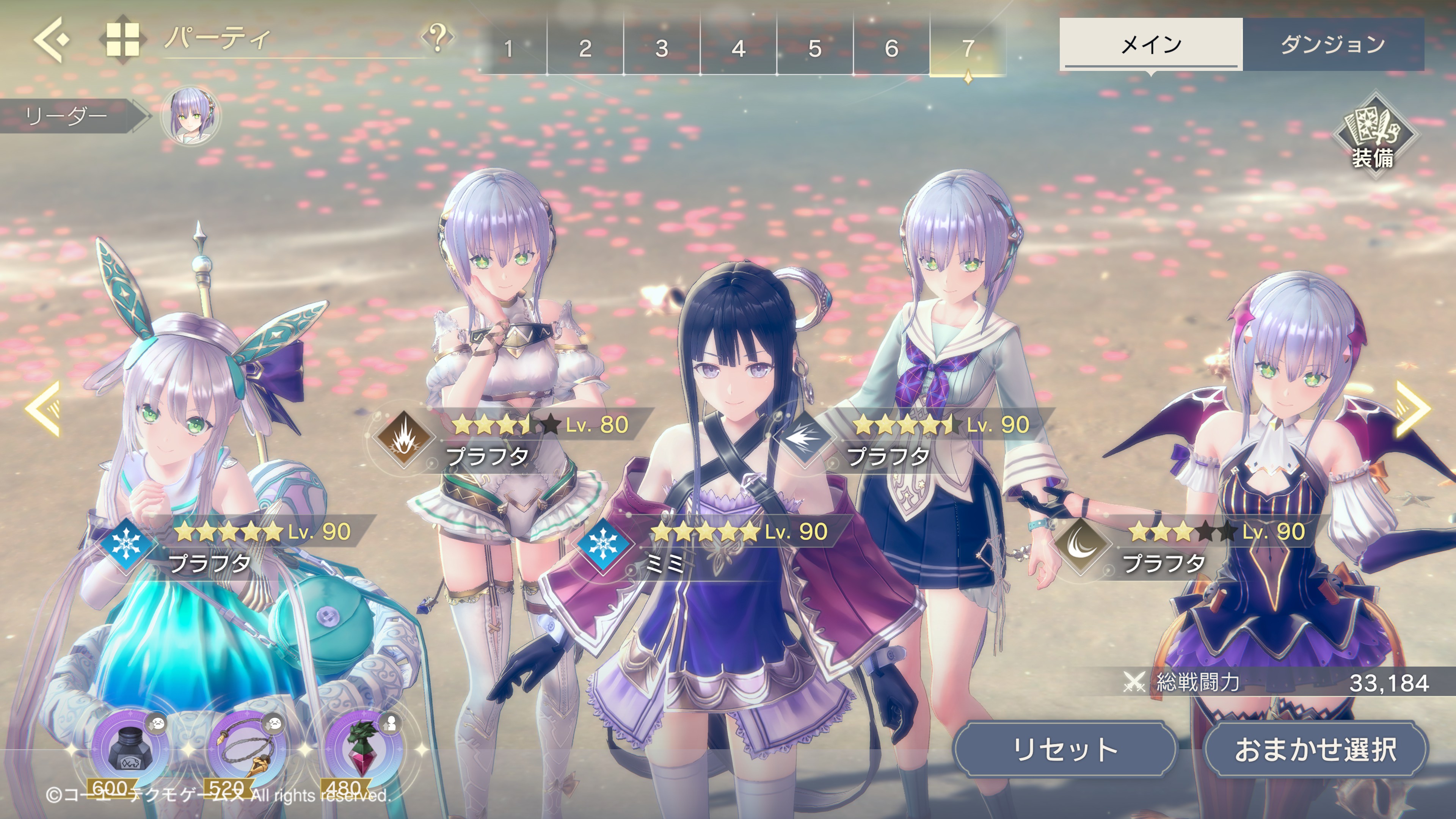Viewport: 1456px width, 819px height.
Task: Select the leader portrait icon
Action: 190,116
